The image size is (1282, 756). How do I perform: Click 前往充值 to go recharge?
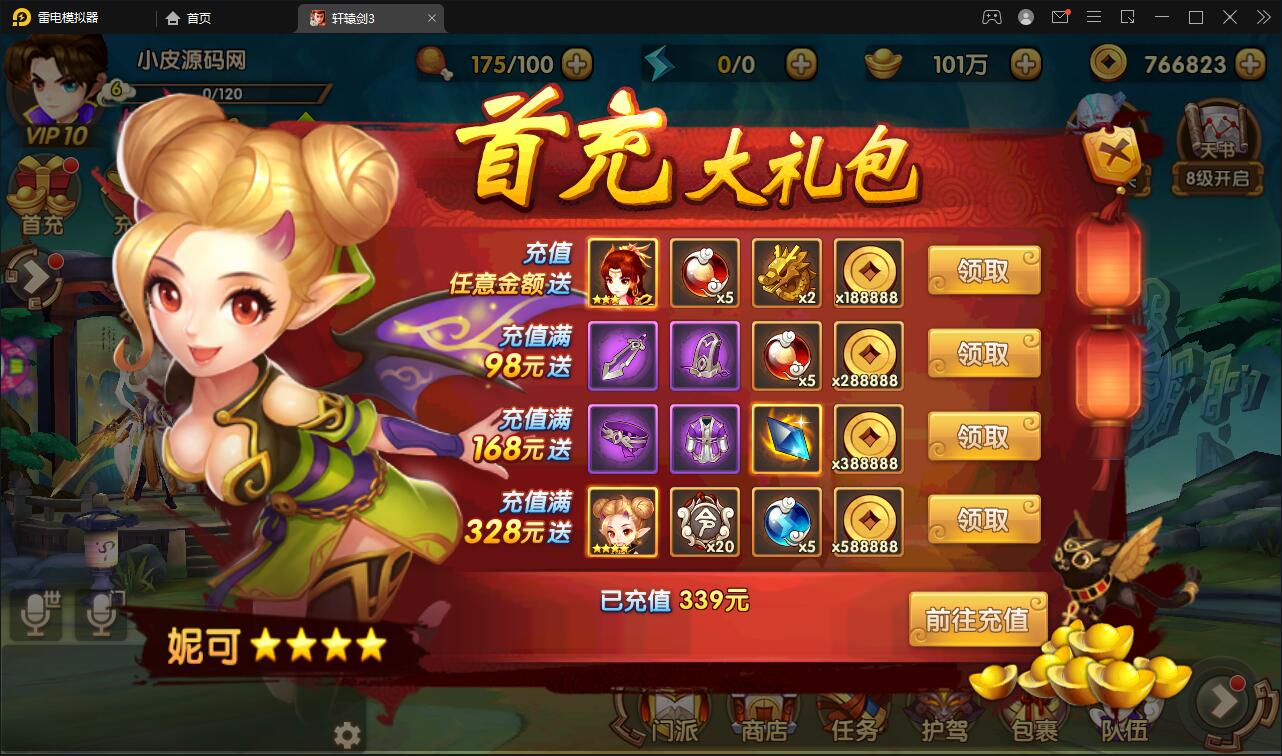(x=977, y=620)
